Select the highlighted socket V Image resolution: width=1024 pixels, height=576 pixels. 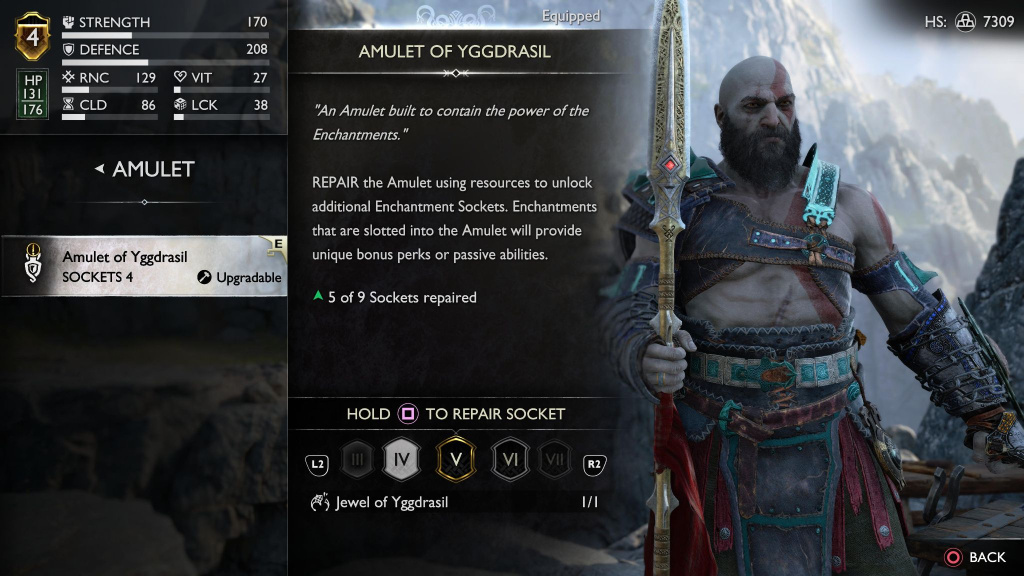(x=456, y=461)
